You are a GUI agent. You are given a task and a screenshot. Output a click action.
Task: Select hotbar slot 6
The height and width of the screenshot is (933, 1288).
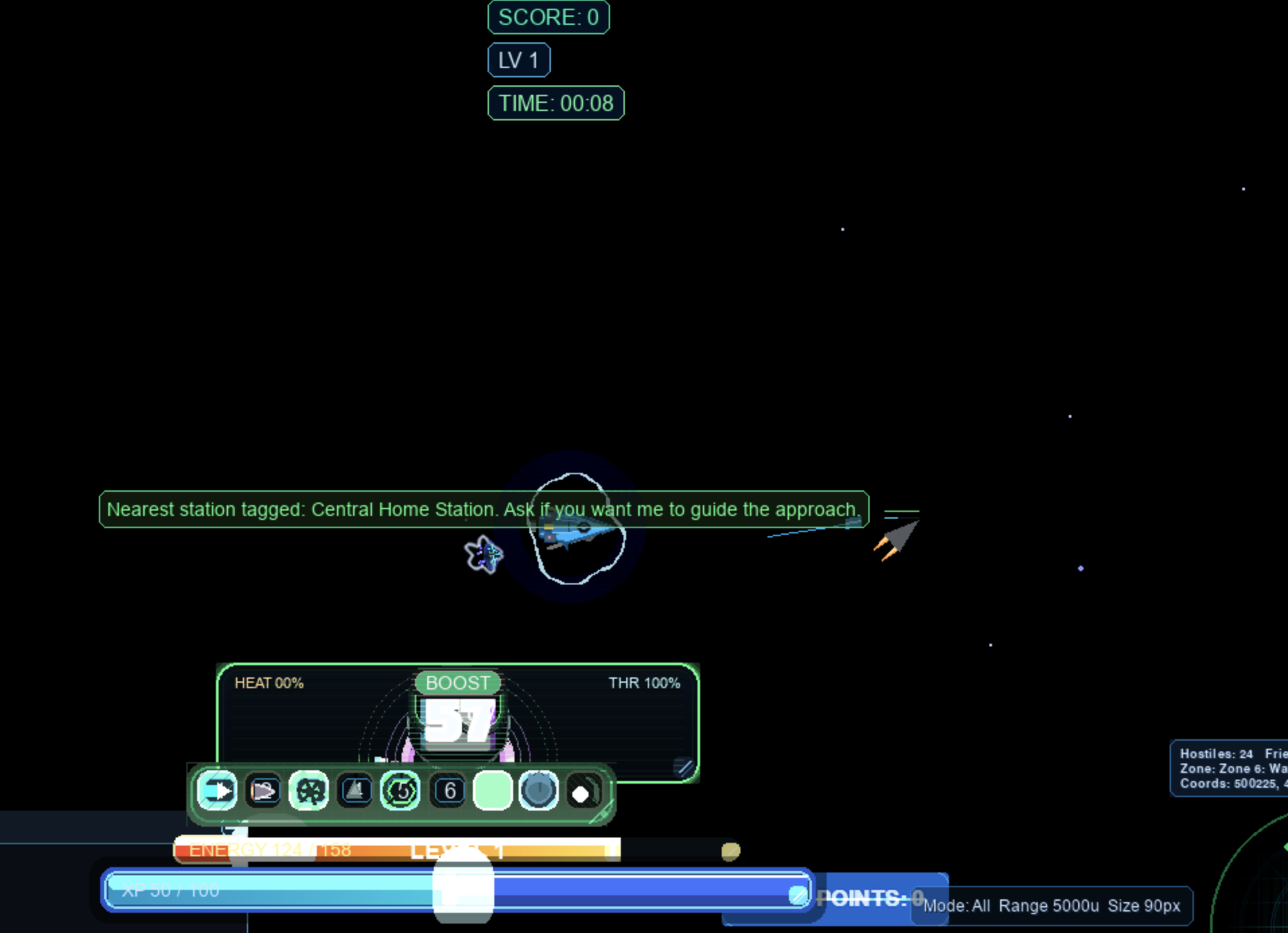449,790
